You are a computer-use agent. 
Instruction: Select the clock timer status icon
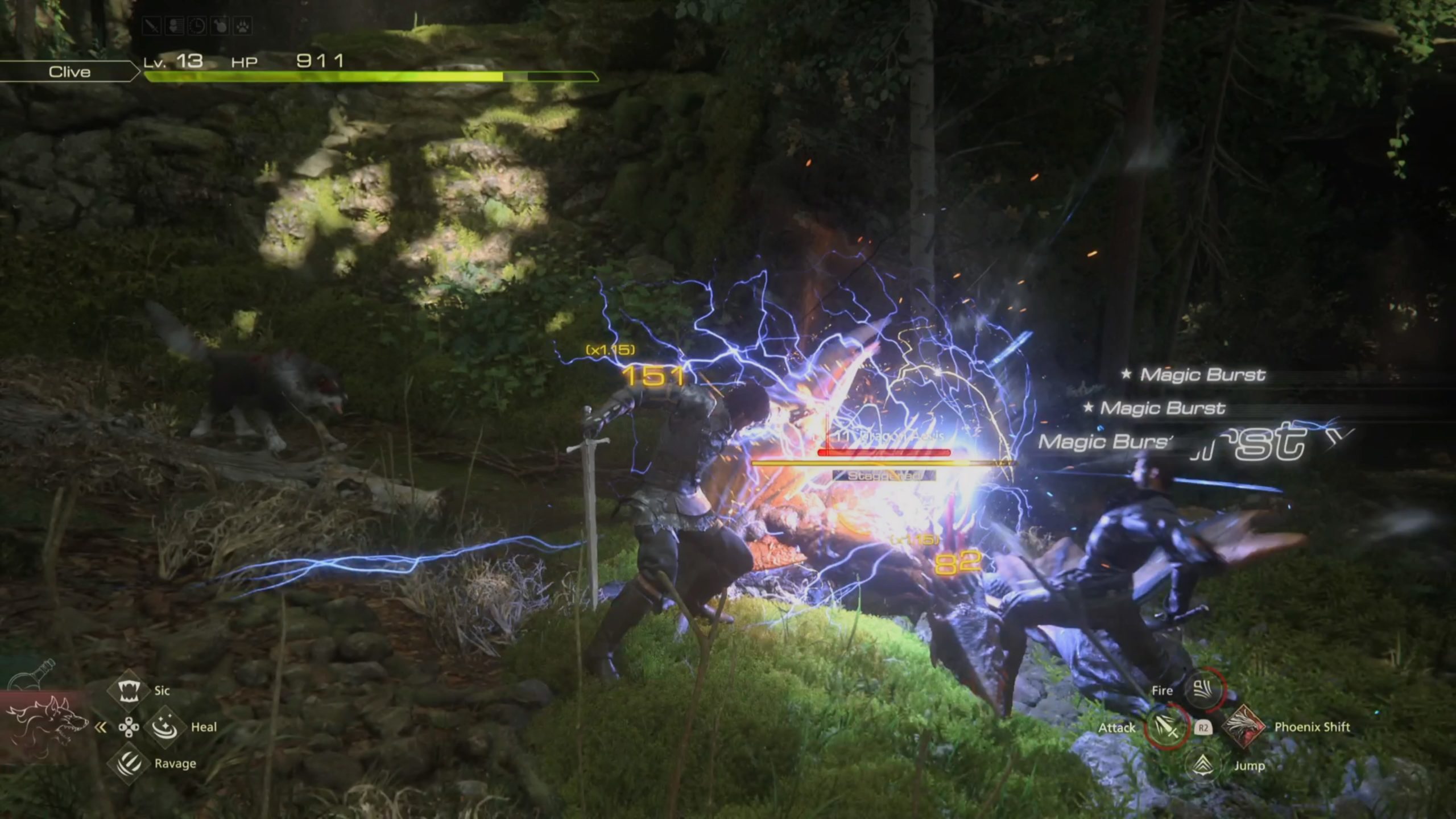(x=197, y=26)
